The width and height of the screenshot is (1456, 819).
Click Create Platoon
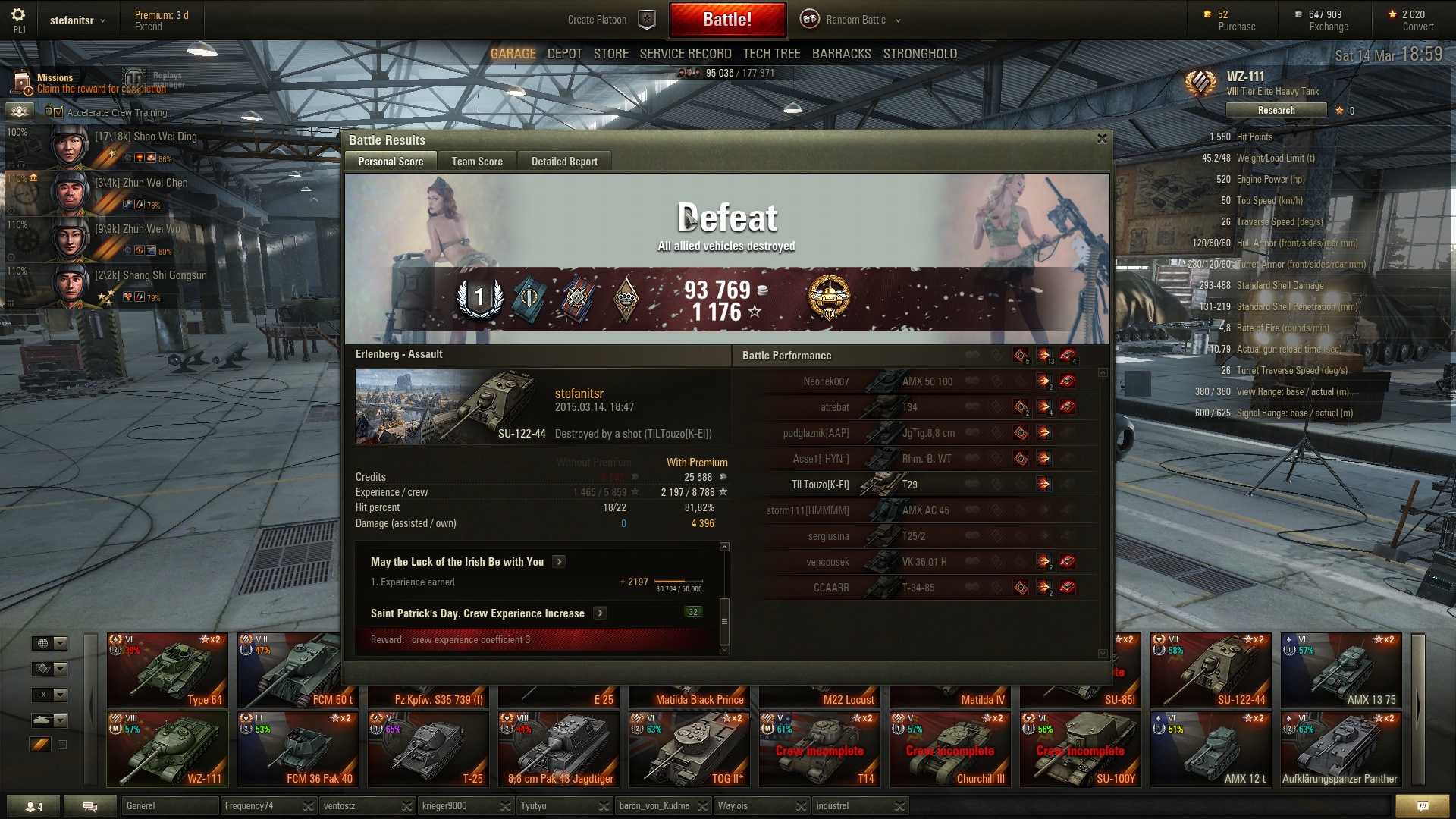tap(598, 20)
